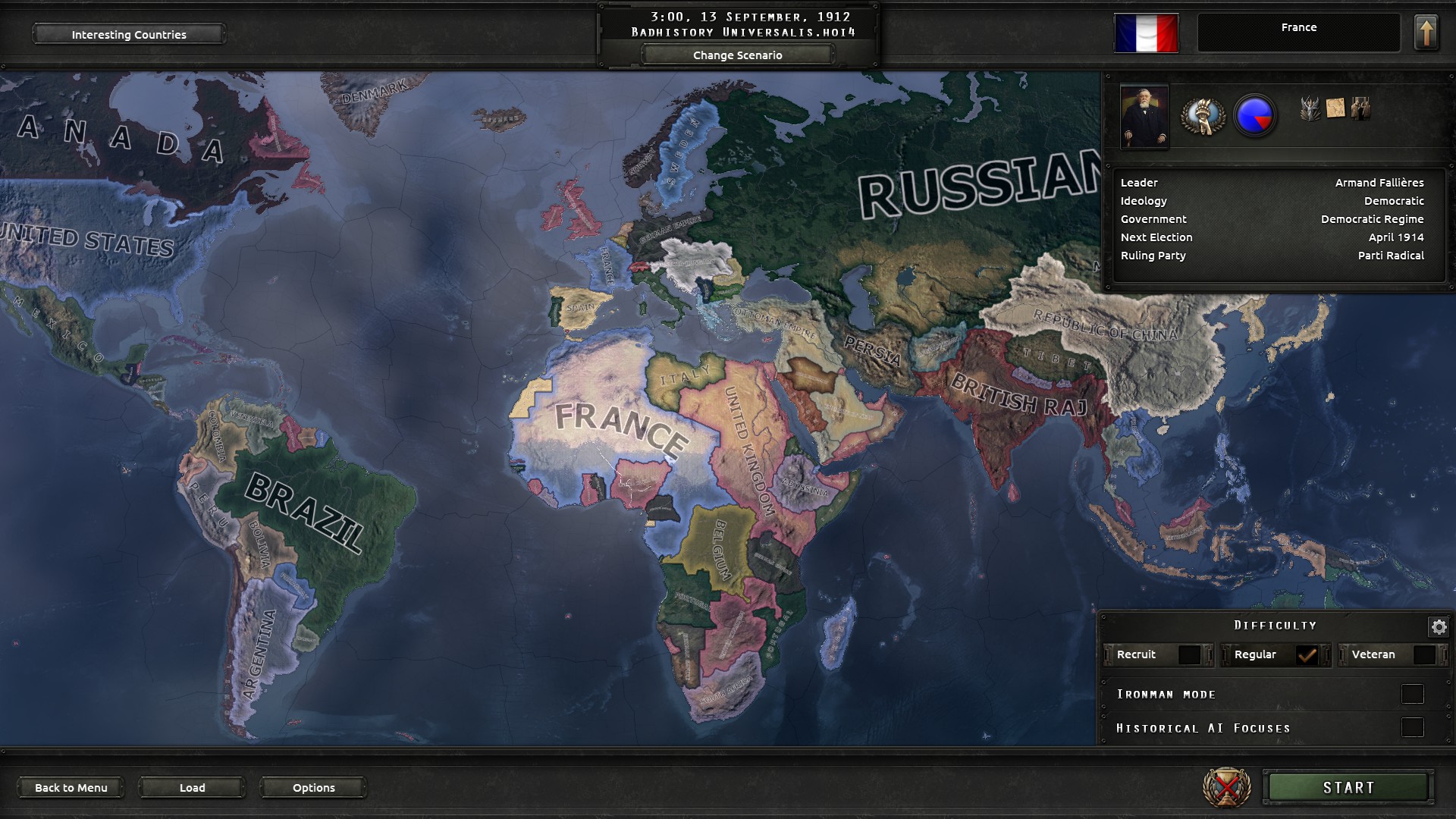Enable Historical AI Focuses
Image resolution: width=1456 pixels, height=819 pixels.
(x=1412, y=728)
